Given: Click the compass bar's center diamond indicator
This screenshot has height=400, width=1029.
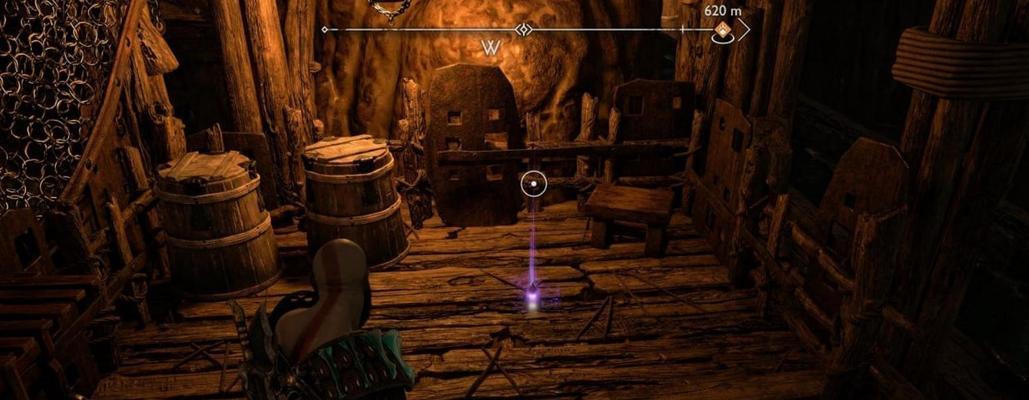Looking at the screenshot, I should pyautogui.click(x=522, y=30).
